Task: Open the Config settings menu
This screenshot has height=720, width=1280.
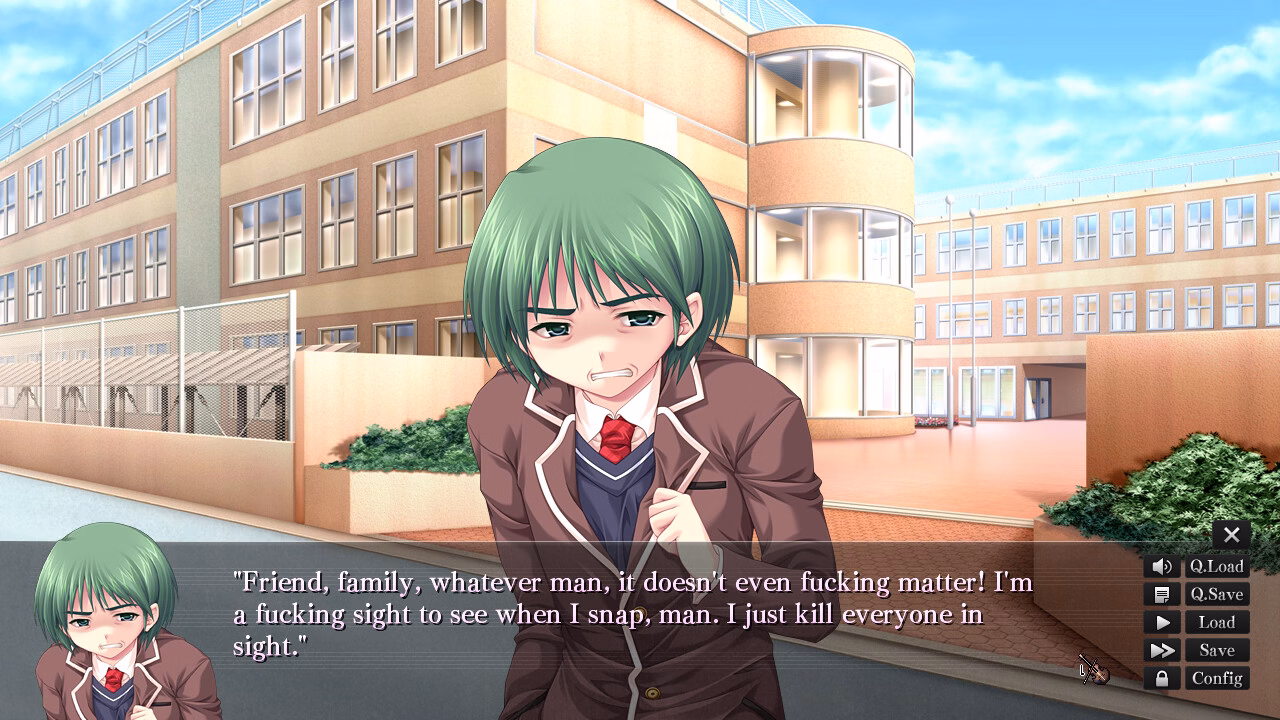Action: [x=1216, y=678]
